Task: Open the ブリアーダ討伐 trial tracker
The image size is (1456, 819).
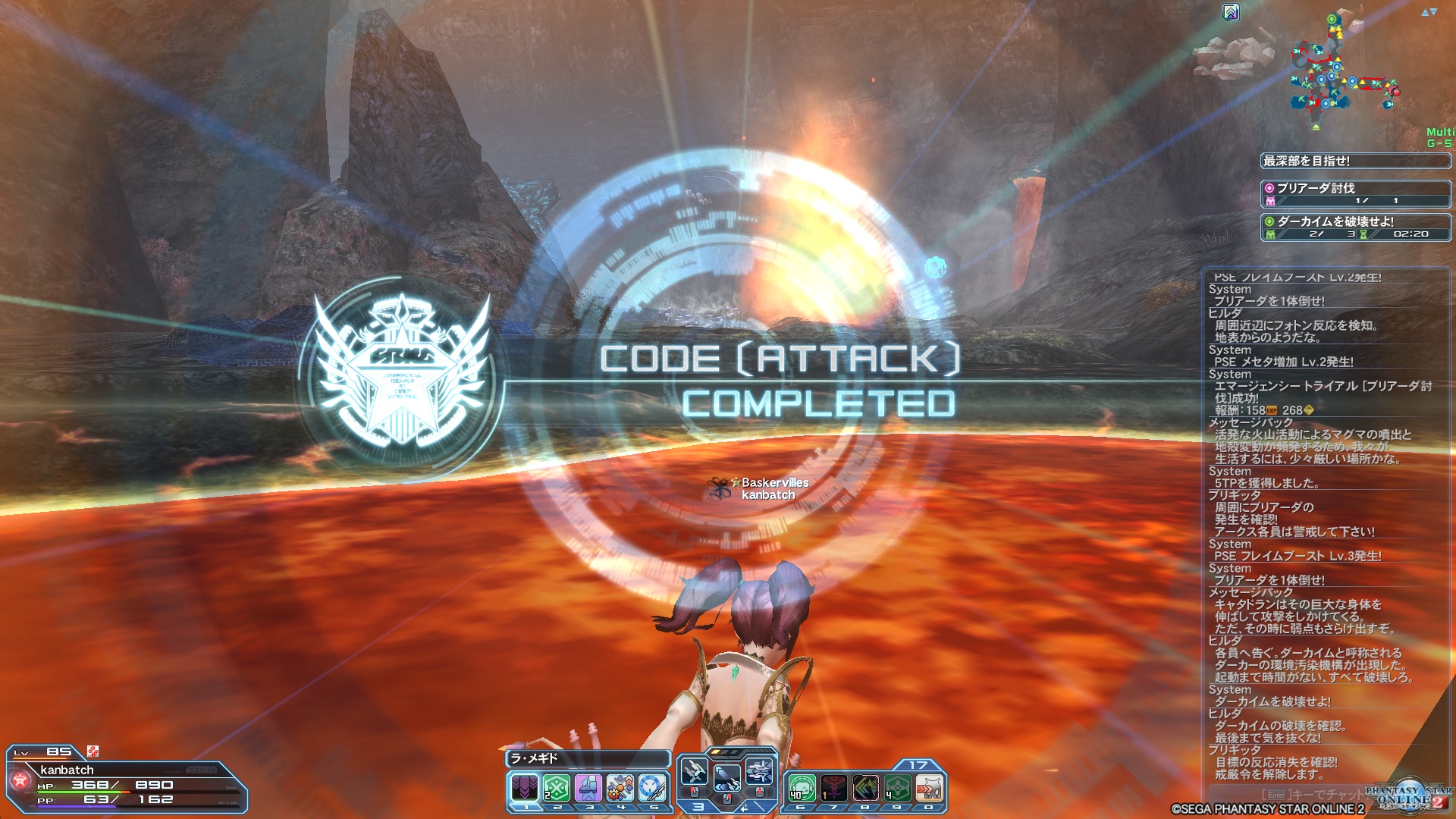Action: pyautogui.click(x=1355, y=193)
